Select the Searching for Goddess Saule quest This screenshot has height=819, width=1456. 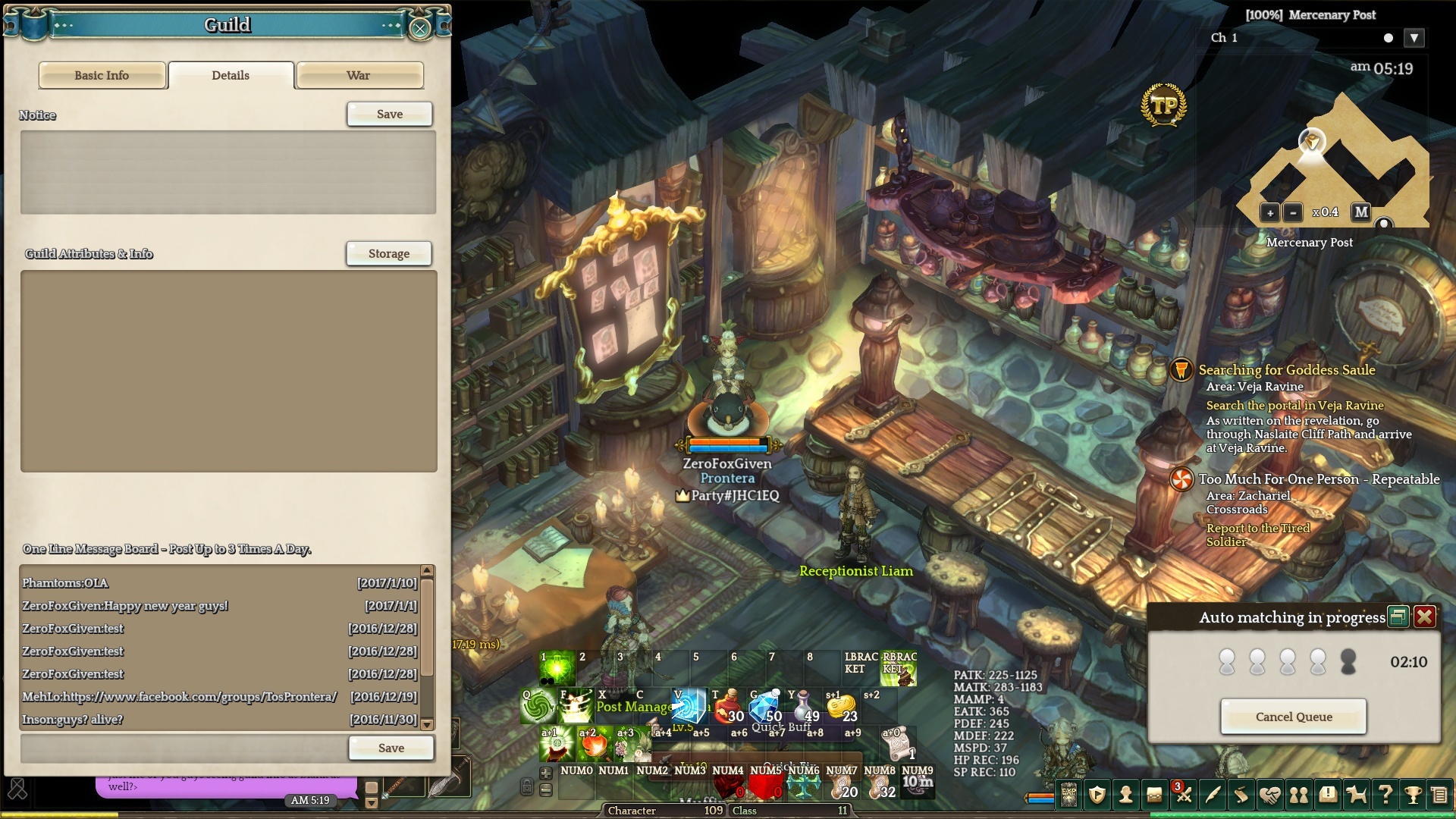[x=1286, y=370]
